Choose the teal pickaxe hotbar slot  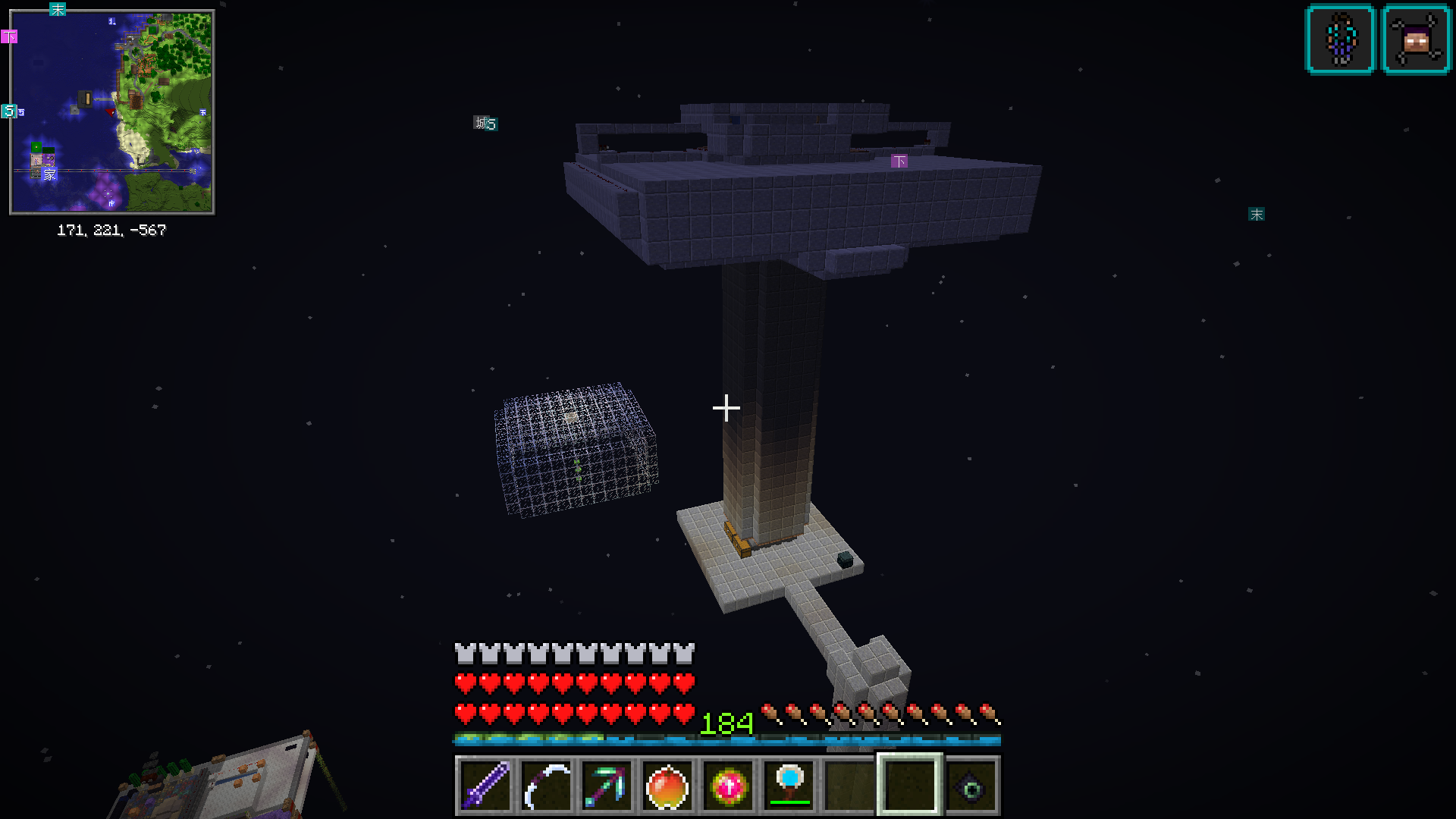(607, 786)
